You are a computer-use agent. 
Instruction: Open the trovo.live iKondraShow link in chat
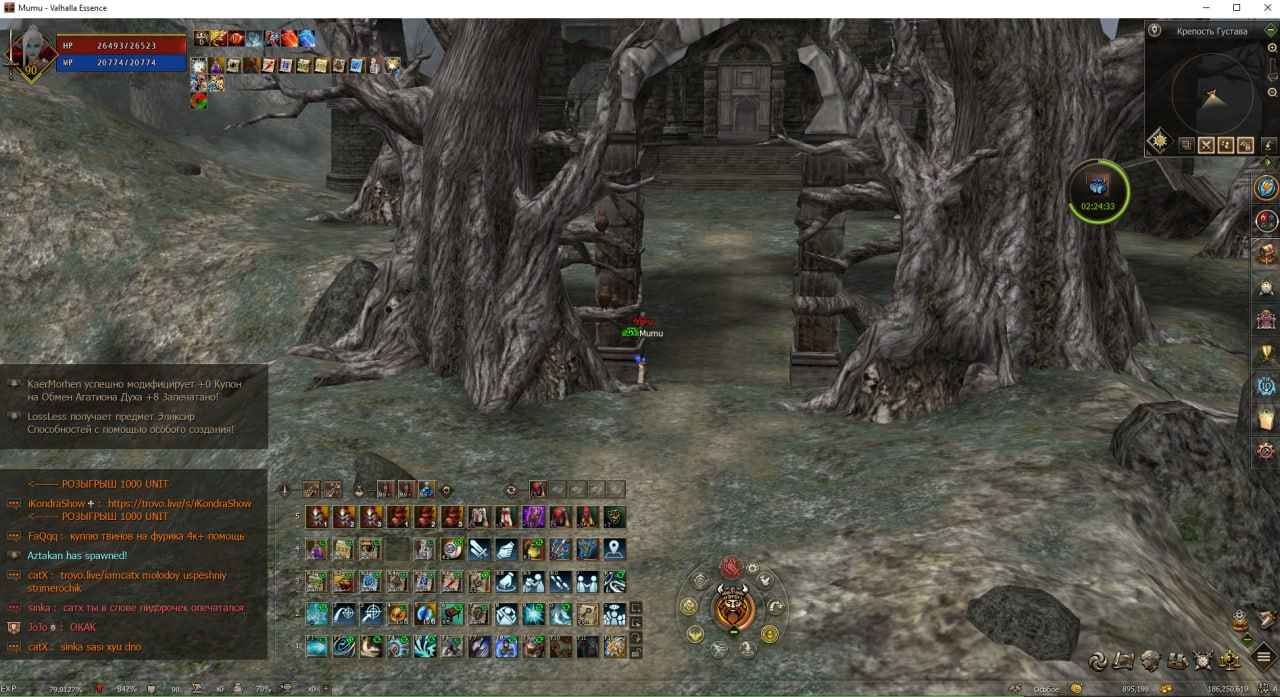point(179,504)
